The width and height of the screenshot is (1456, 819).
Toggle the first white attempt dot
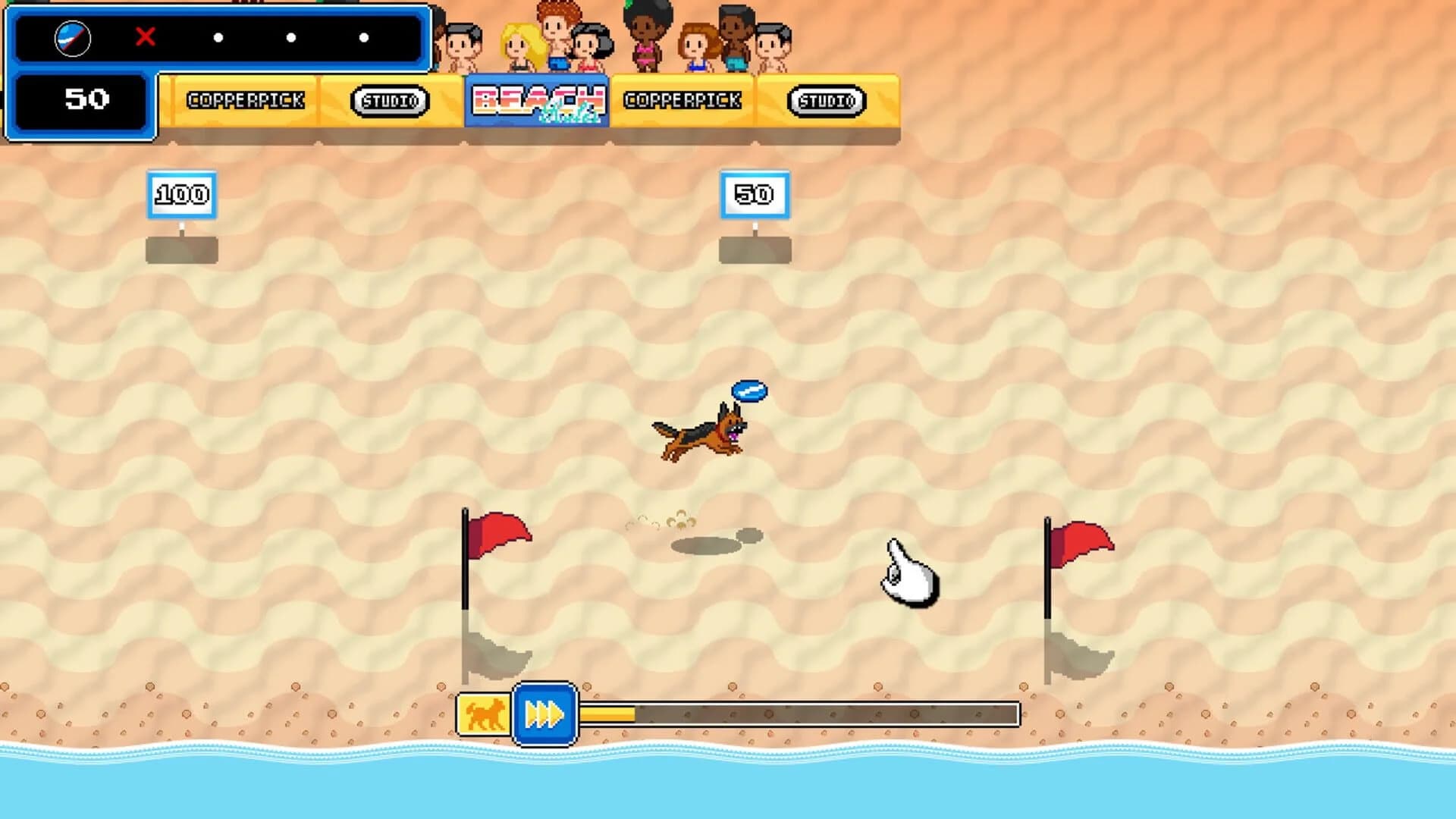[218, 36]
